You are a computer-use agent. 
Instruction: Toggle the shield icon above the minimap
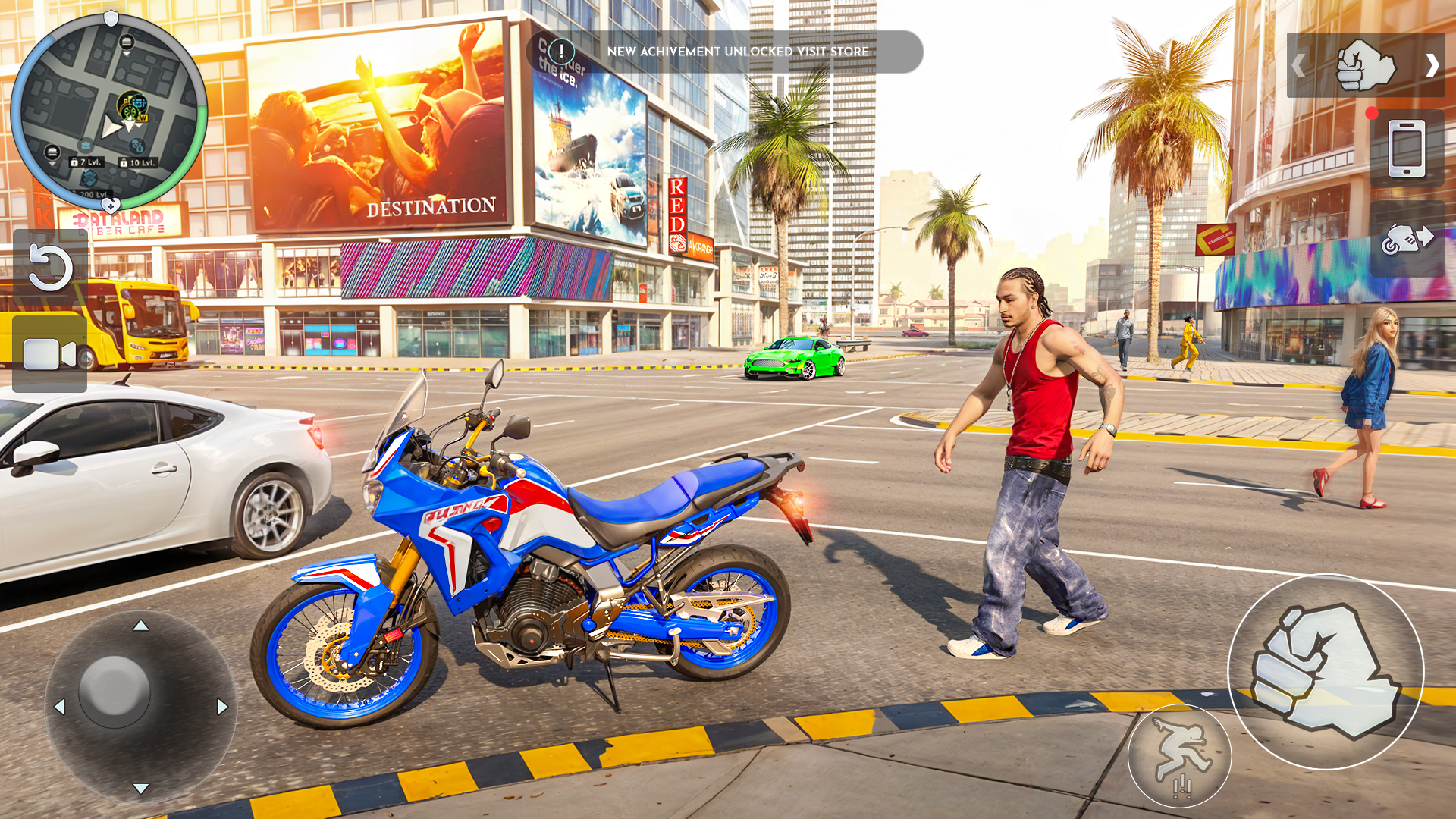(x=111, y=19)
